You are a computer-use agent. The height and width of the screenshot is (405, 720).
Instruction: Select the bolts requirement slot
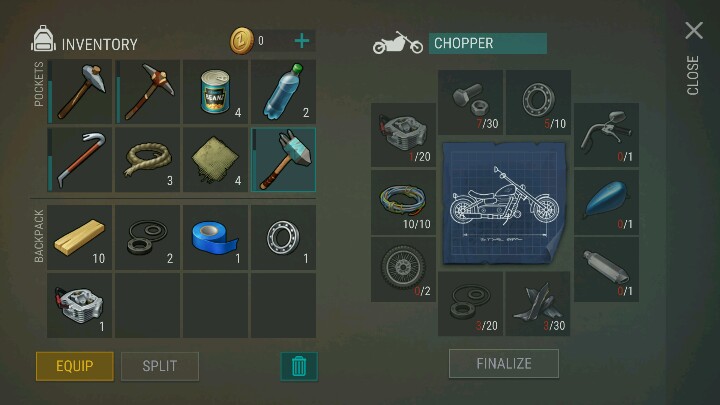pyautogui.click(x=470, y=102)
